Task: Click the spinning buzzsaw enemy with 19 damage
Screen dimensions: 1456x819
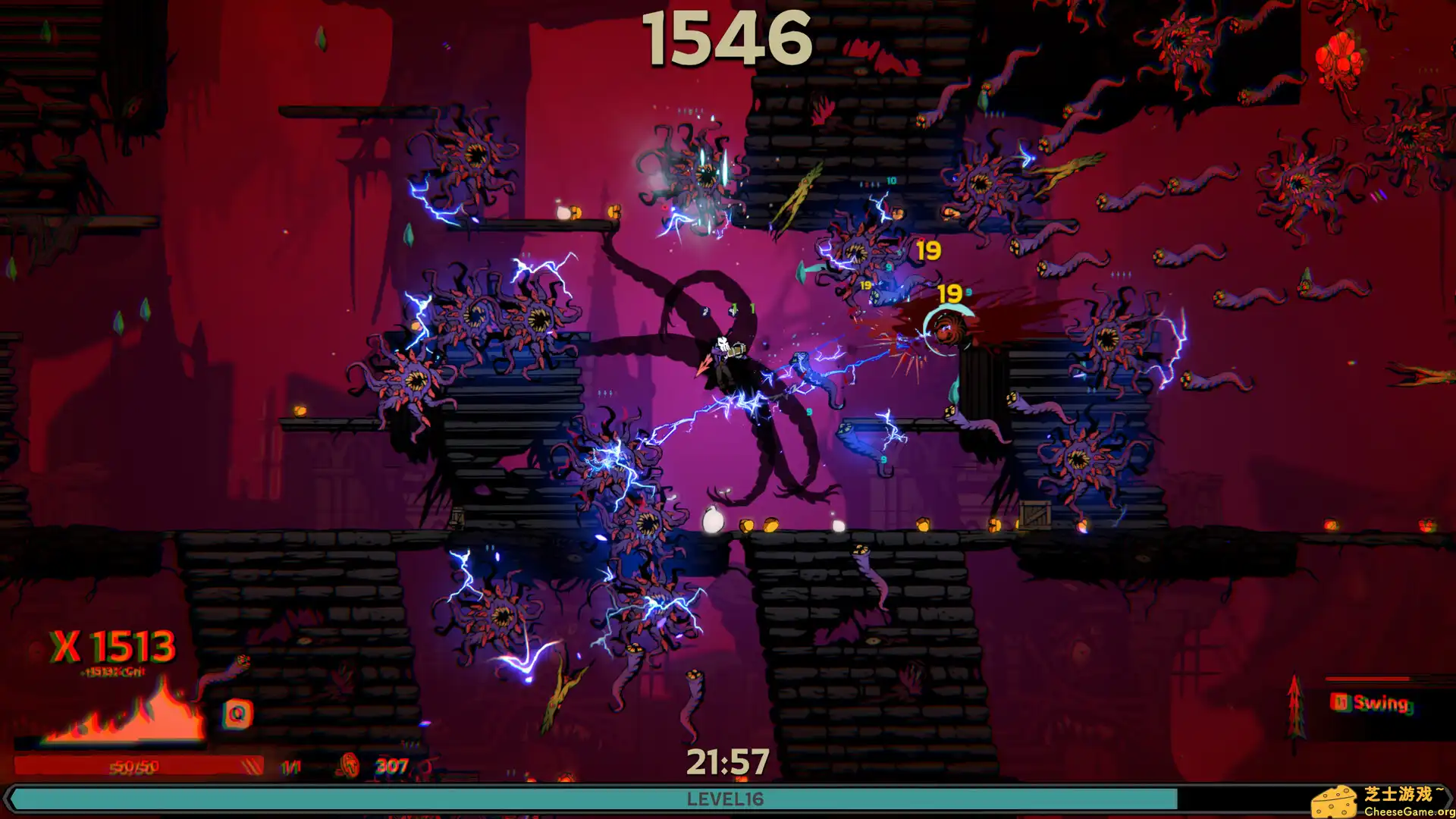Action: 949,330
